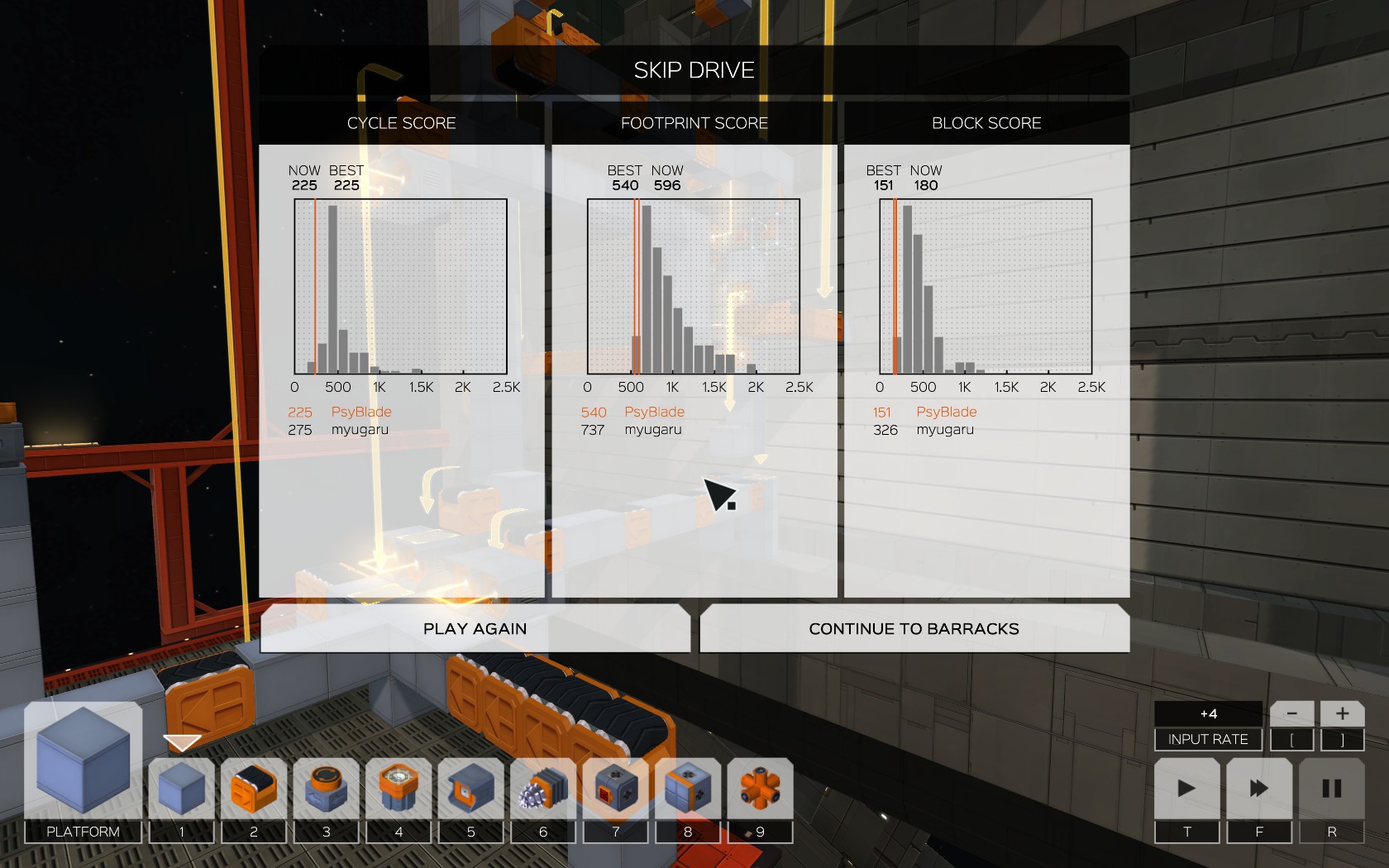The height and width of the screenshot is (868, 1389).
Task: Select the conveyor belt block in slot 2
Action: pyautogui.click(x=254, y=789)
